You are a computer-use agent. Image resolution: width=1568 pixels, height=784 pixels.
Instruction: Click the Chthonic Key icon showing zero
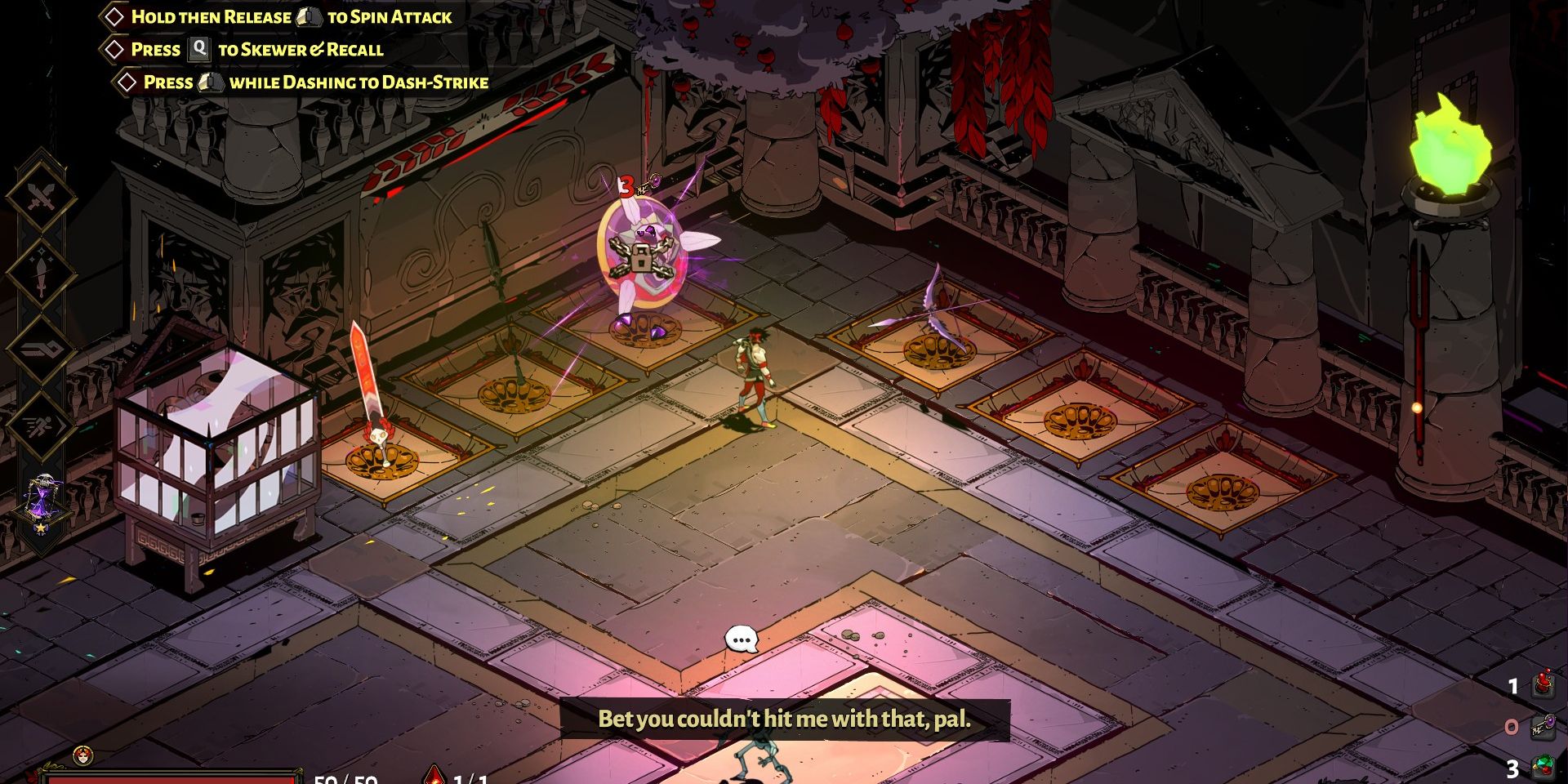(1542, 726)
